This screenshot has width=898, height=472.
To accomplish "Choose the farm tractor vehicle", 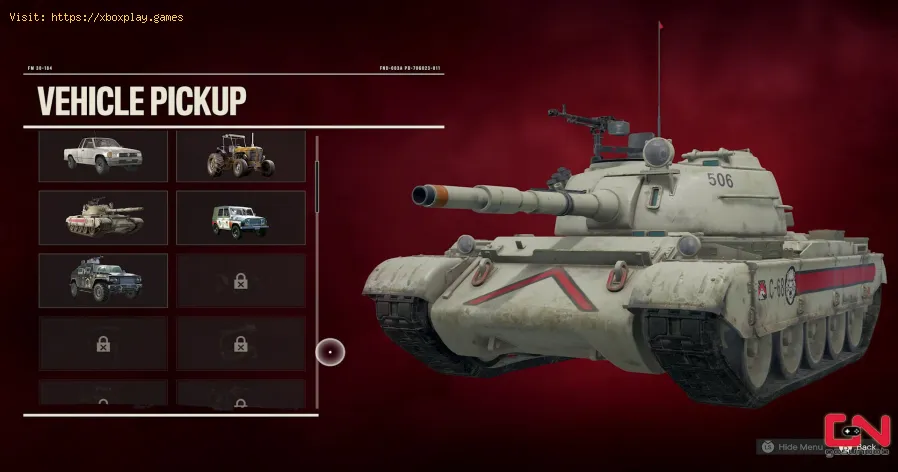I will 240,156.
